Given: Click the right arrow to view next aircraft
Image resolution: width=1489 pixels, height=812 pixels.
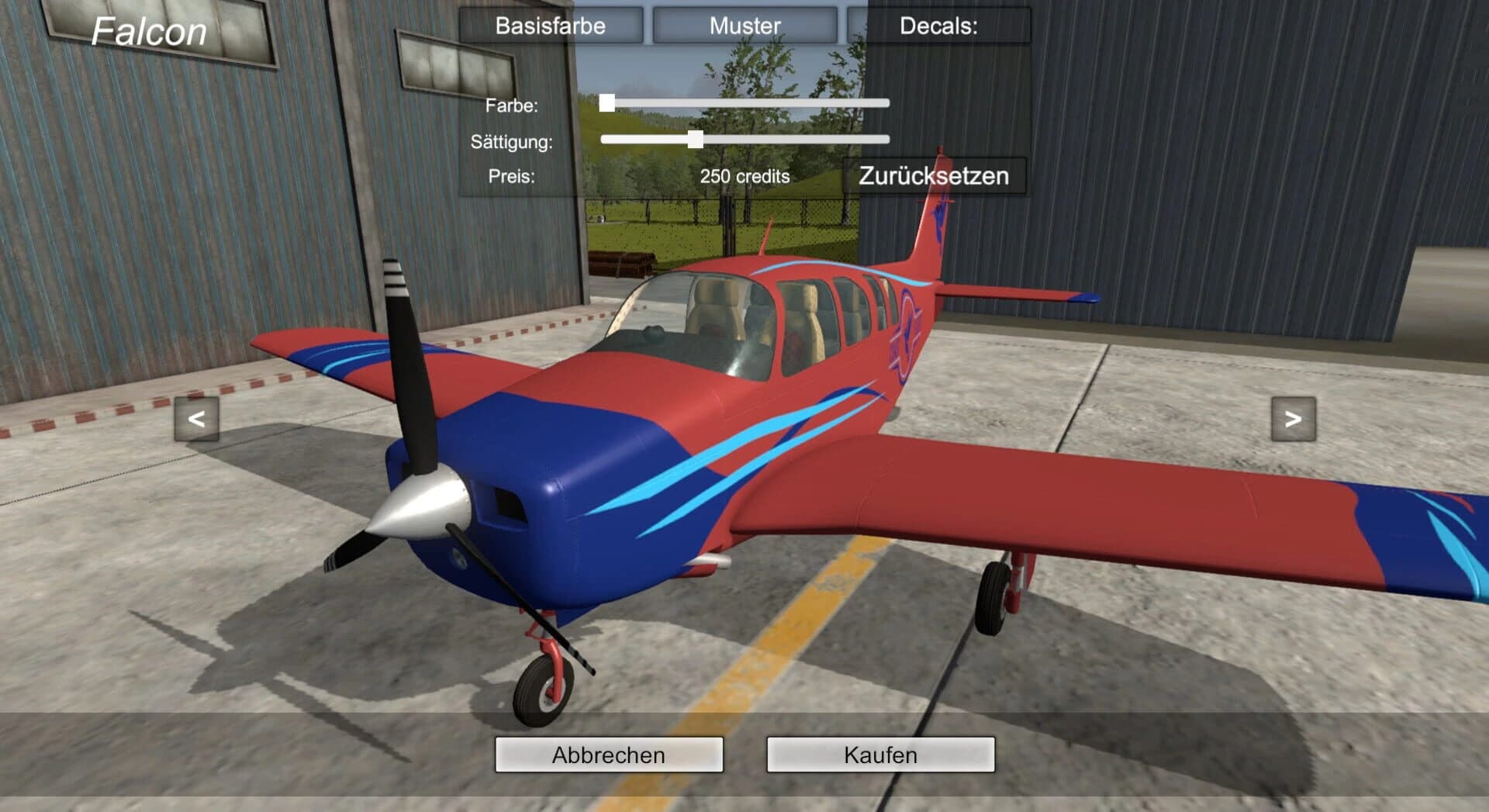Looking at the screenshot, I should pos(1292,420).
